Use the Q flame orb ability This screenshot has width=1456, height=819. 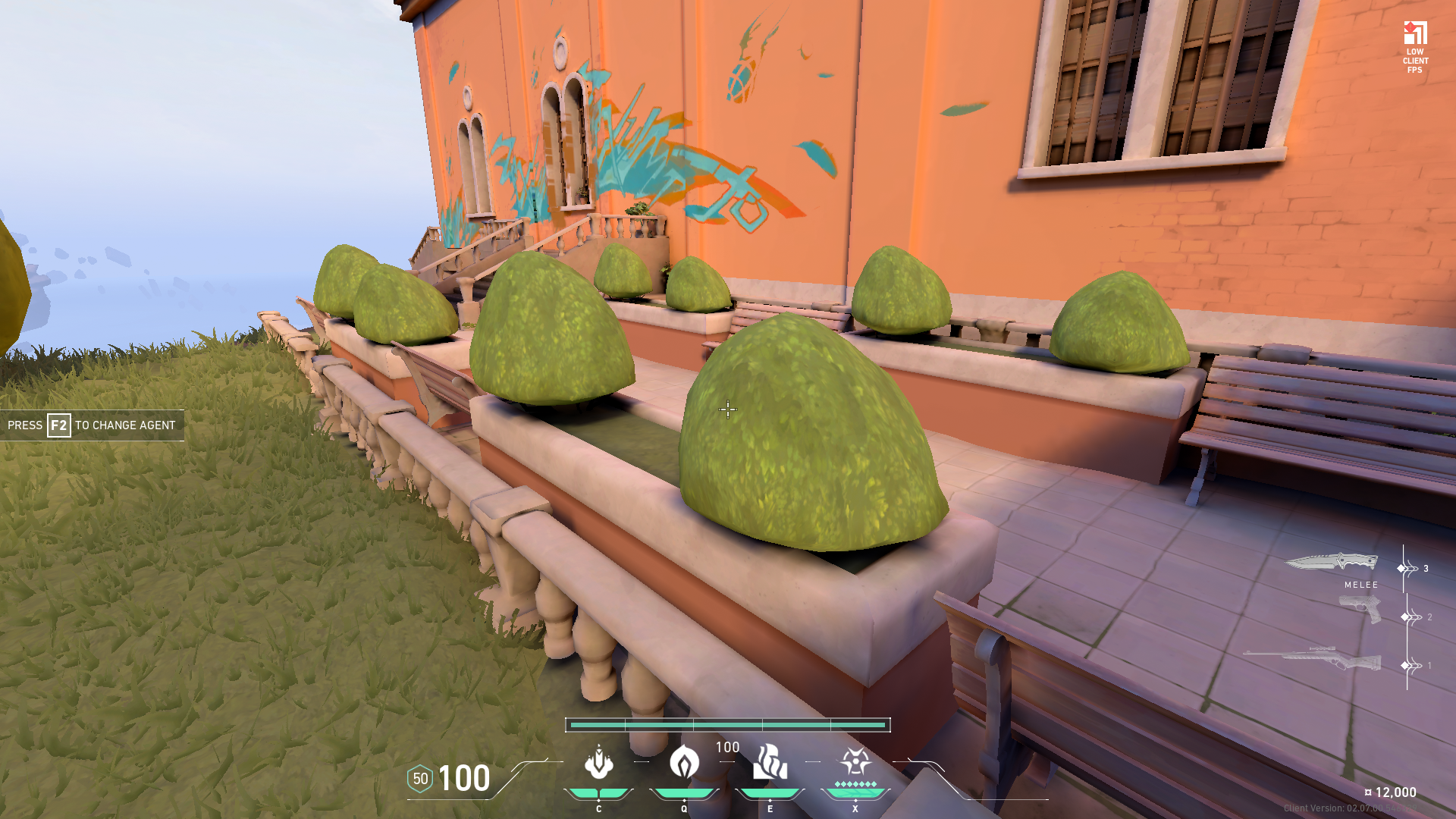coord(684,763)
